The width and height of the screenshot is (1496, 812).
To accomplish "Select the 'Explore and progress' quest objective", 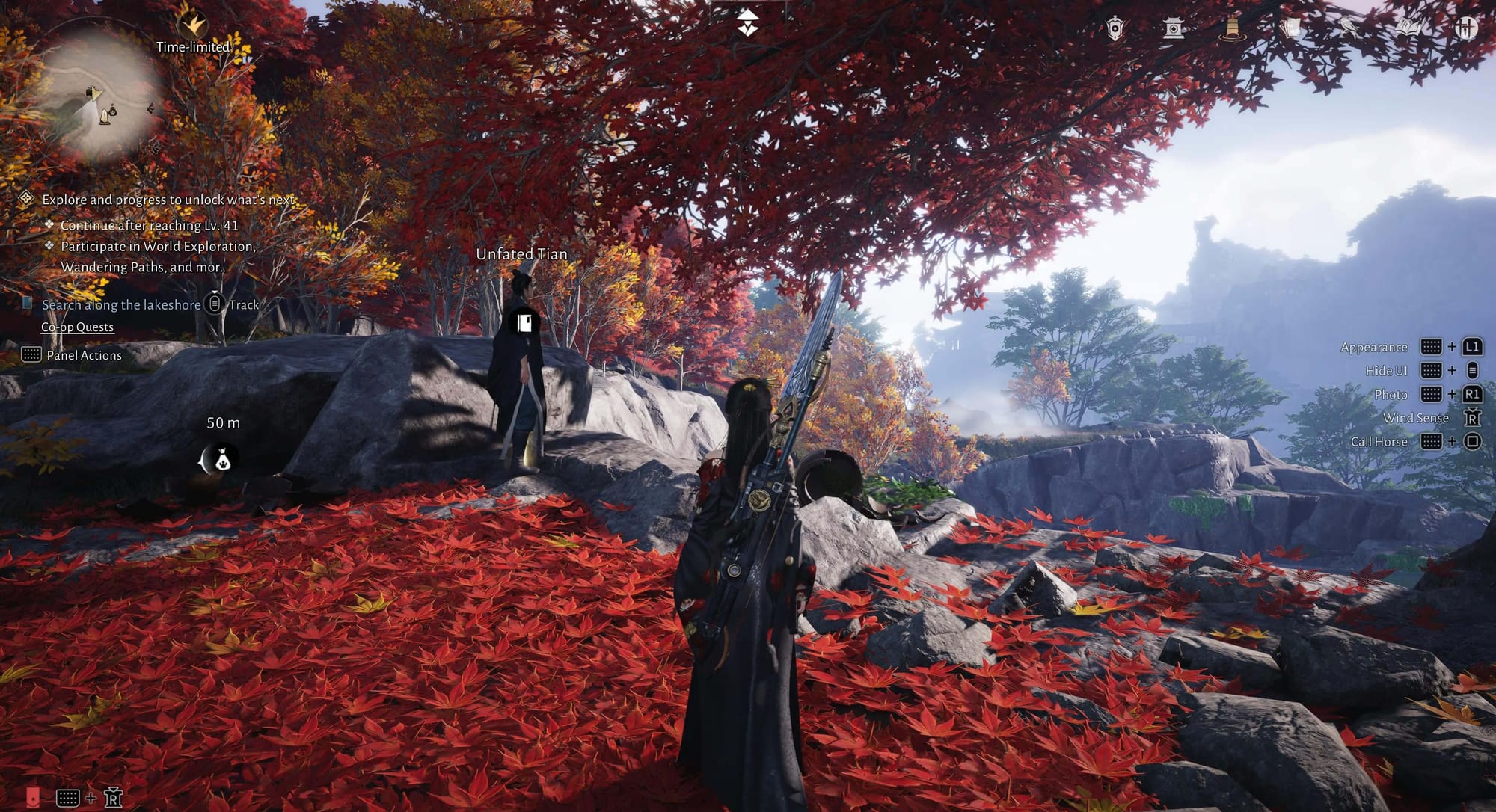I will pos(168,200).
